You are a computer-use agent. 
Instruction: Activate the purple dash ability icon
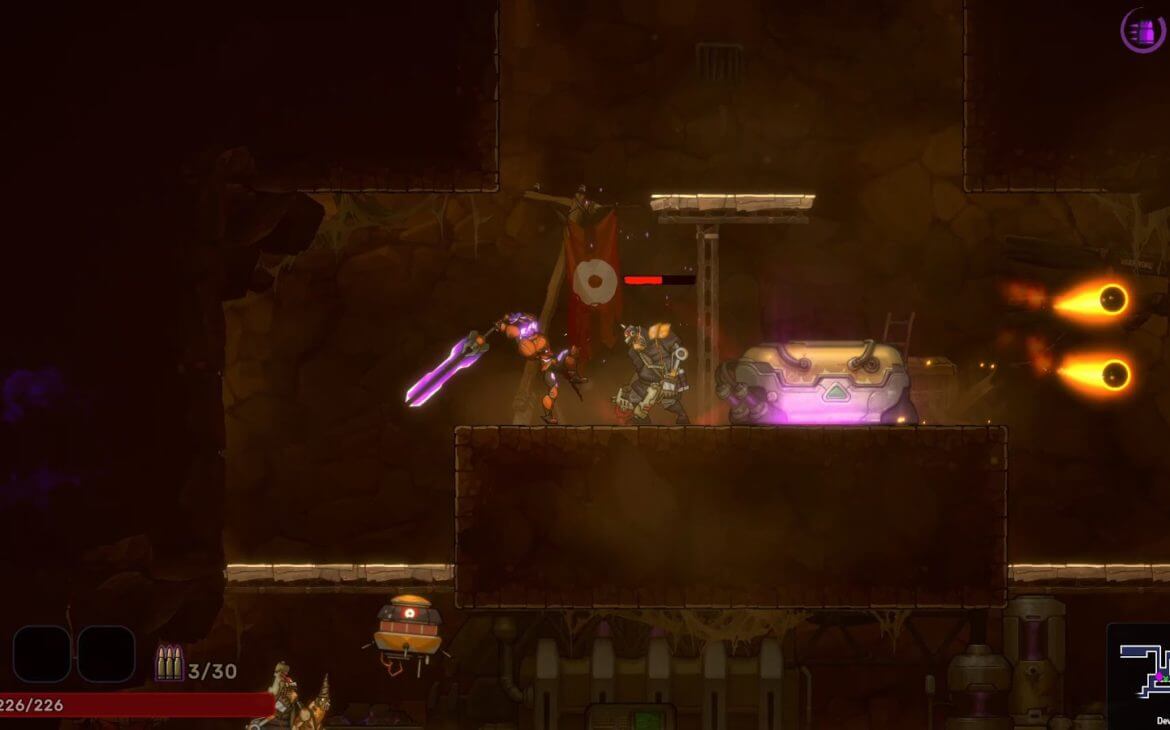click(x=1142, y=30)
